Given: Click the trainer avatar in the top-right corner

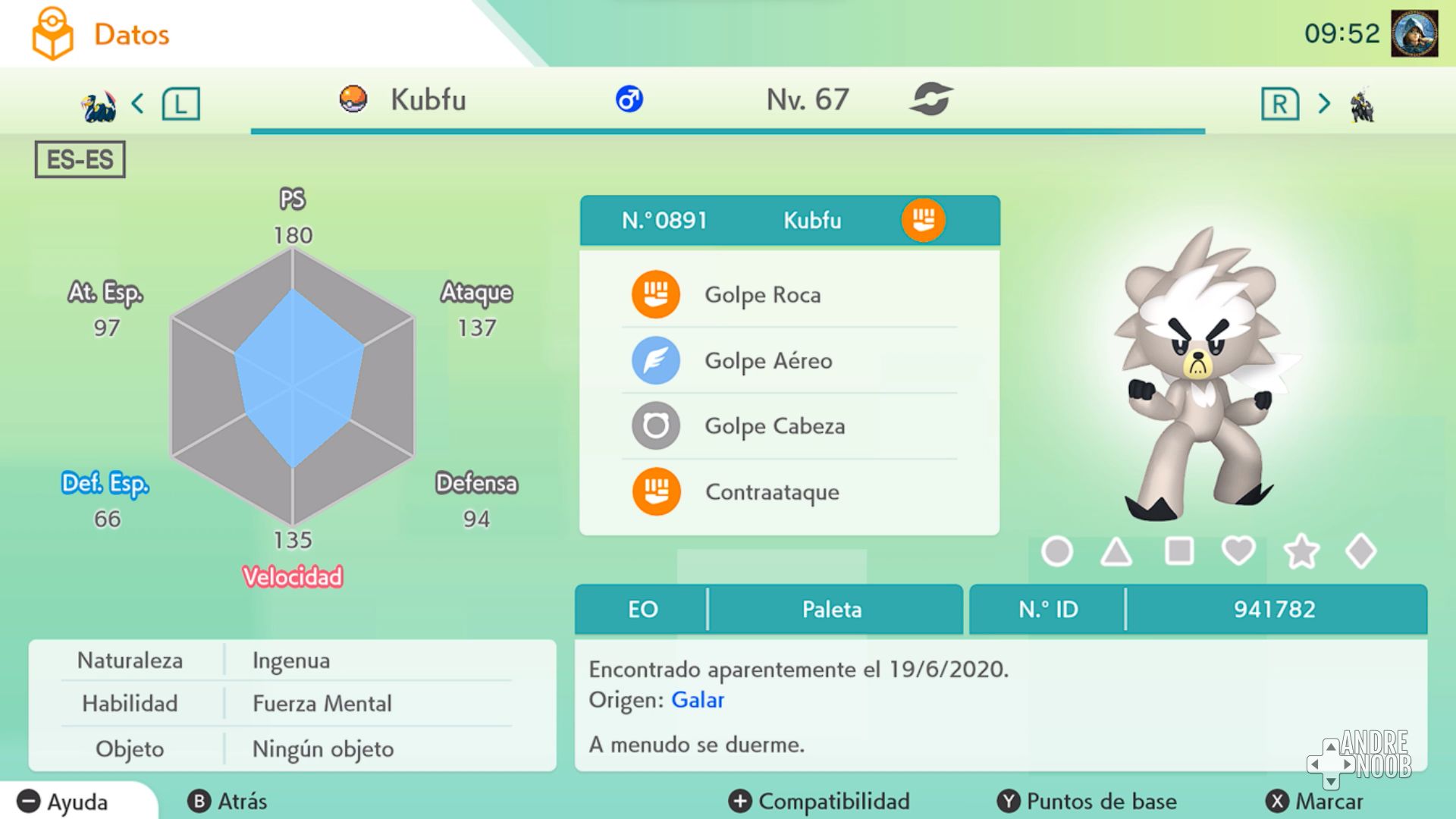Looking at the screenshot, I should (1415, 32).
